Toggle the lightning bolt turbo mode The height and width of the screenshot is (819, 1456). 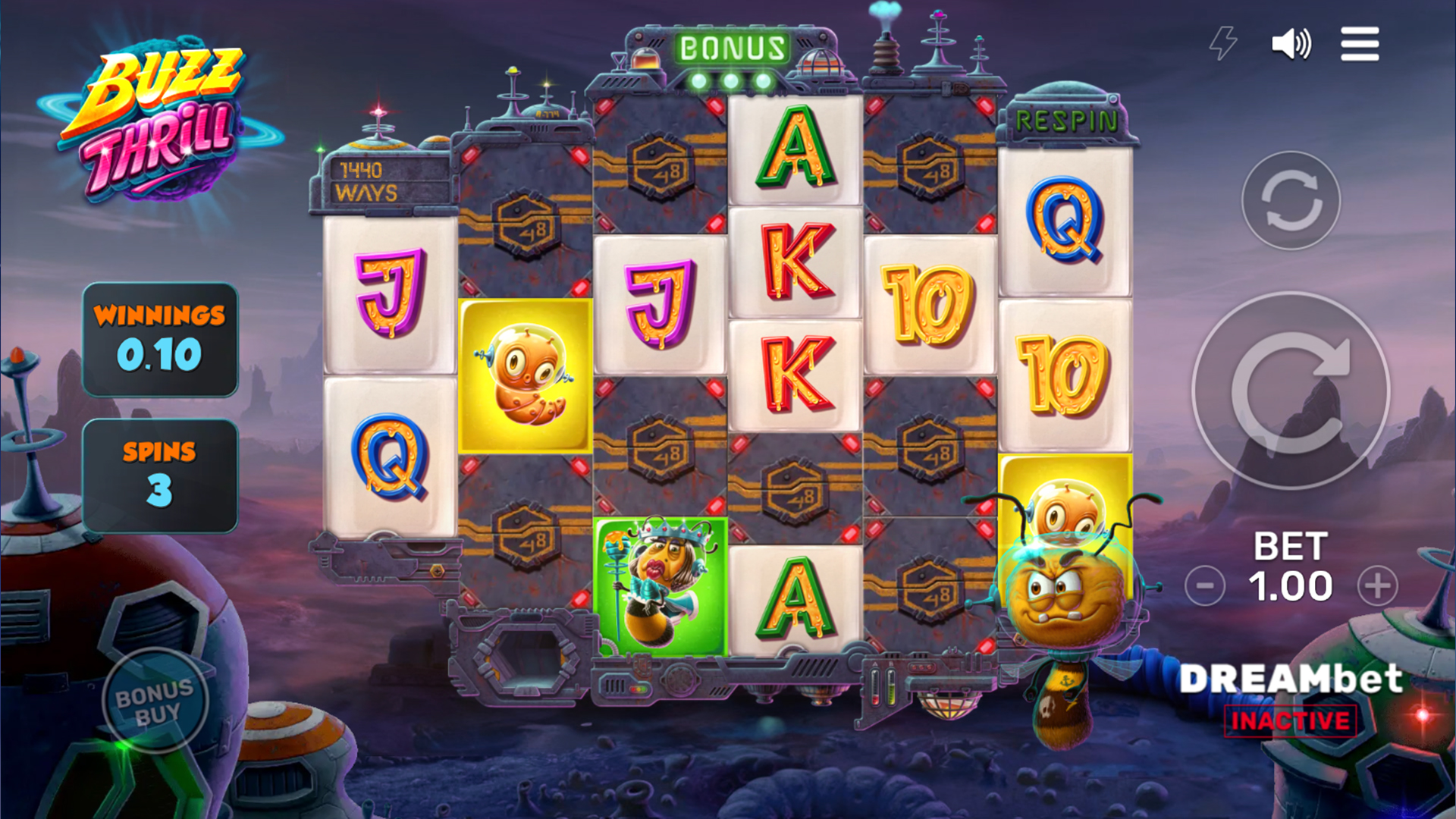pos(1222,44)
